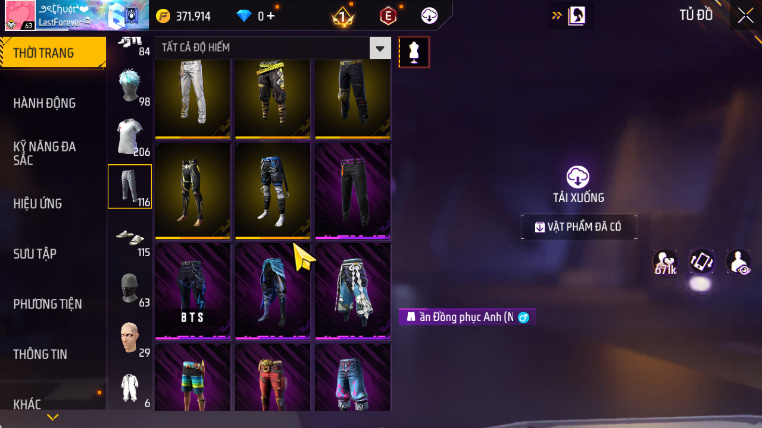Add diamonds with the plus button
The width and height of the screenshot is (762, 428).
click(x=270, y=16)
